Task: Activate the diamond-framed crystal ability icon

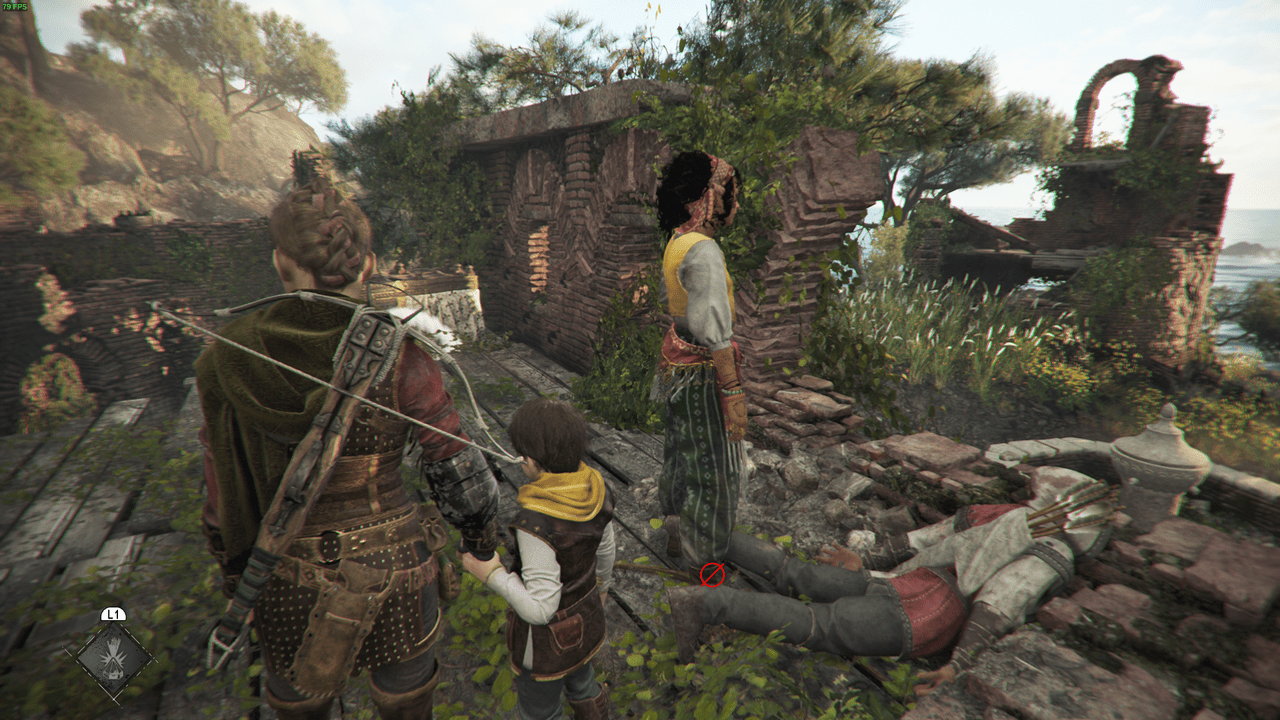Action: tap(113, 658)
